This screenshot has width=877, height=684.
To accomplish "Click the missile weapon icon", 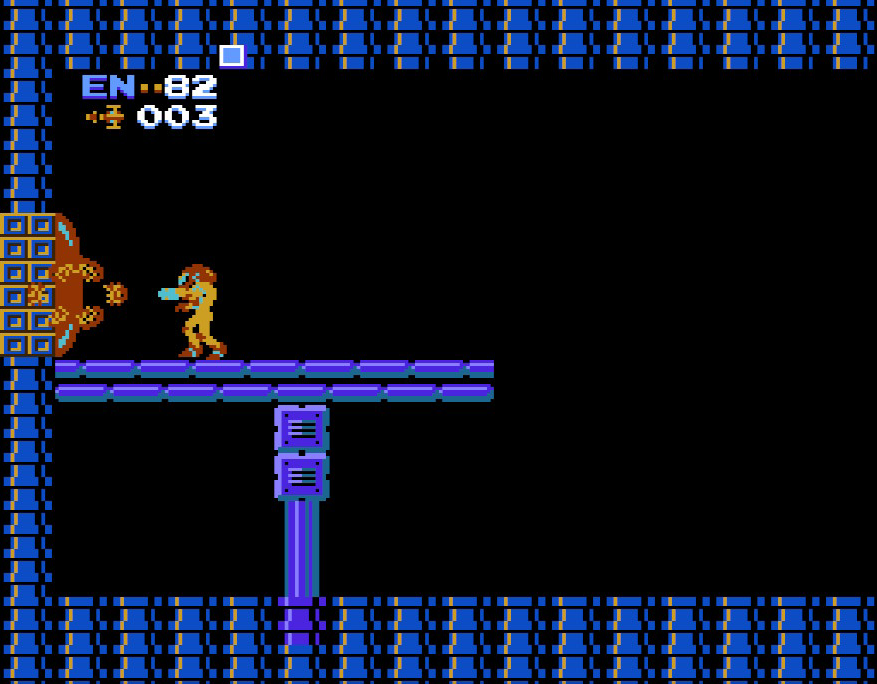I will coord(105,117).
